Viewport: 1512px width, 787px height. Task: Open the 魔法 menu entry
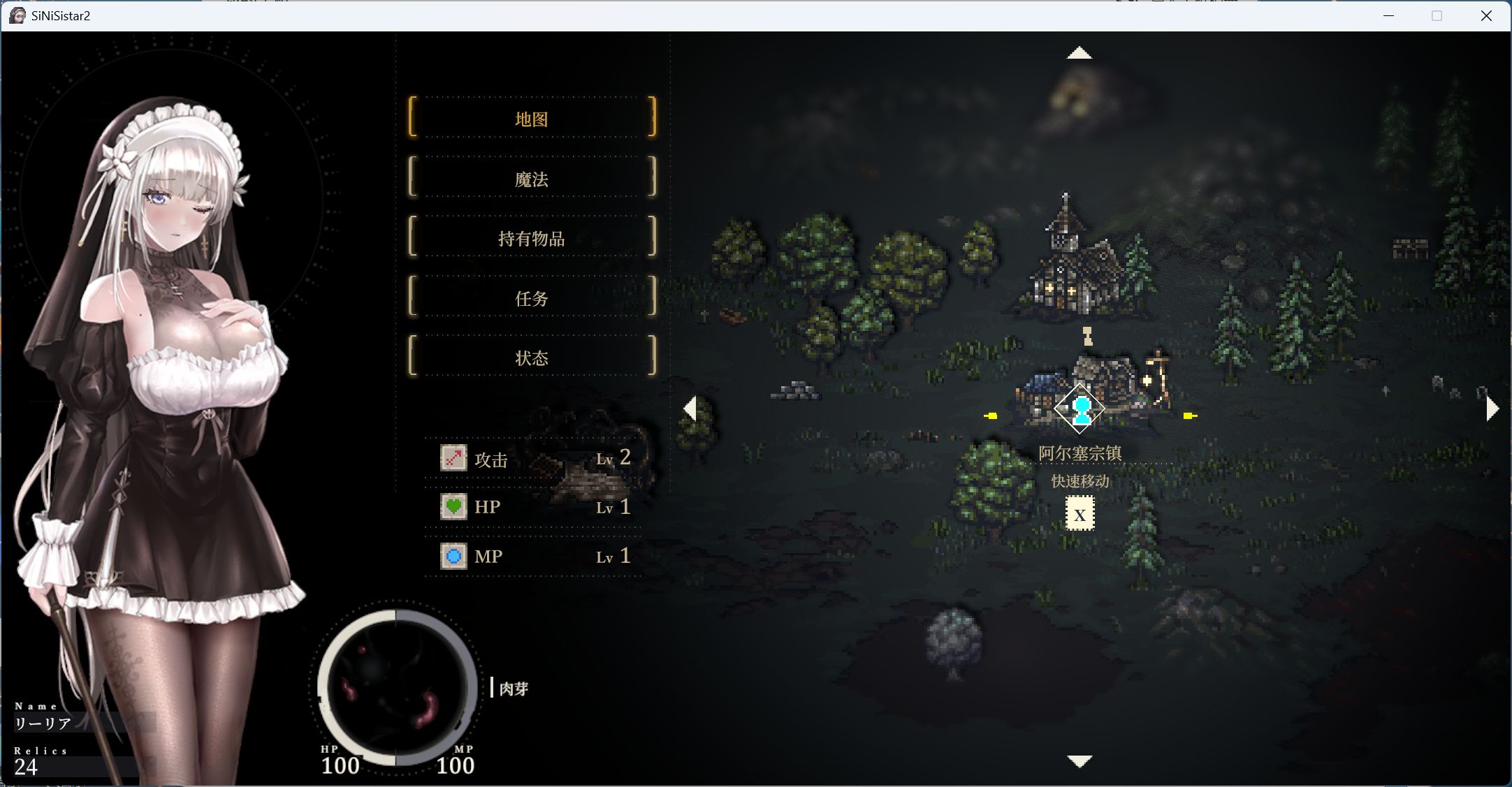click(x=532, y=179)
